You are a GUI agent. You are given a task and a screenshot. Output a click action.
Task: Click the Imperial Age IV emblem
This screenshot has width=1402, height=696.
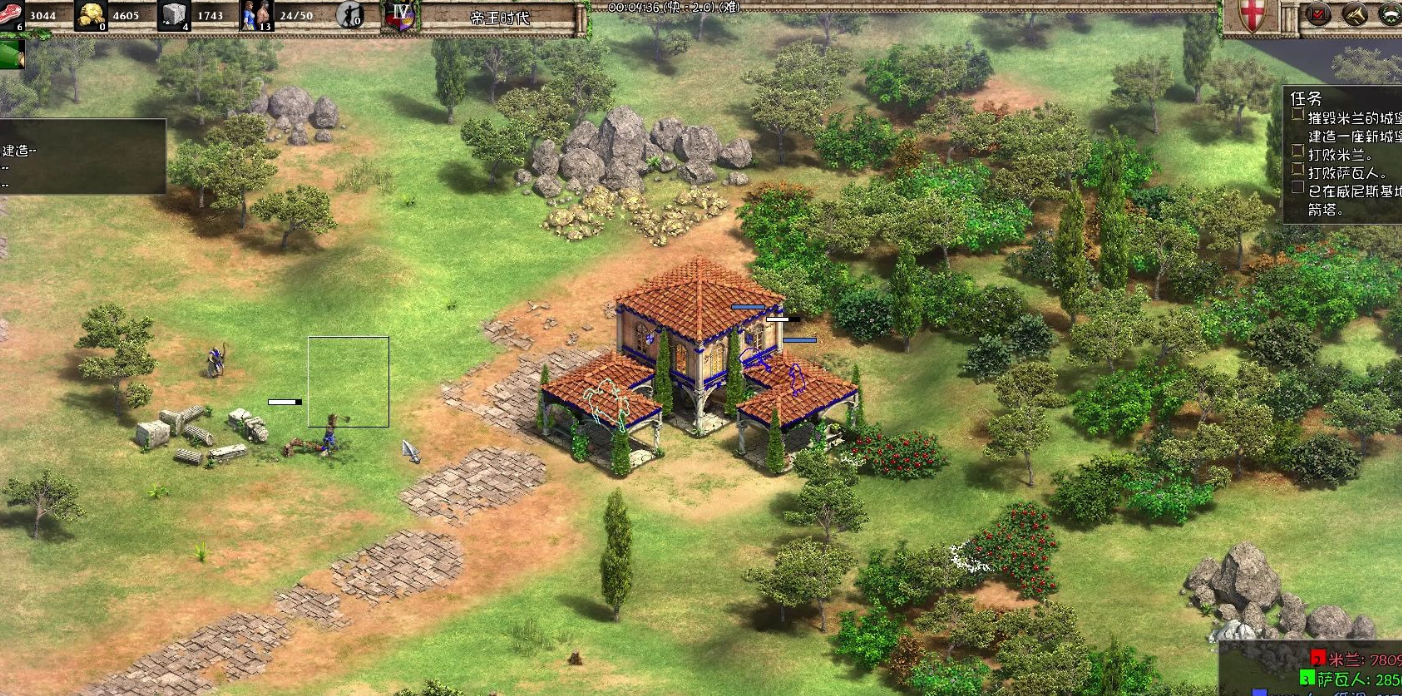click(400, 16)
